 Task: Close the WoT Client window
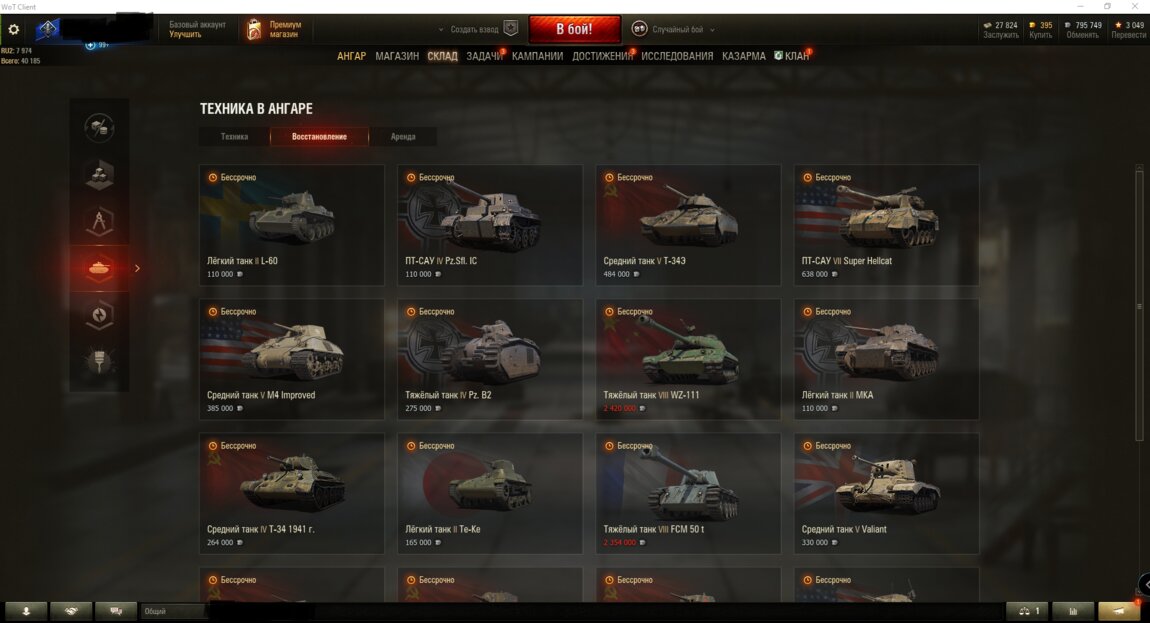(x=1136, y=6)
